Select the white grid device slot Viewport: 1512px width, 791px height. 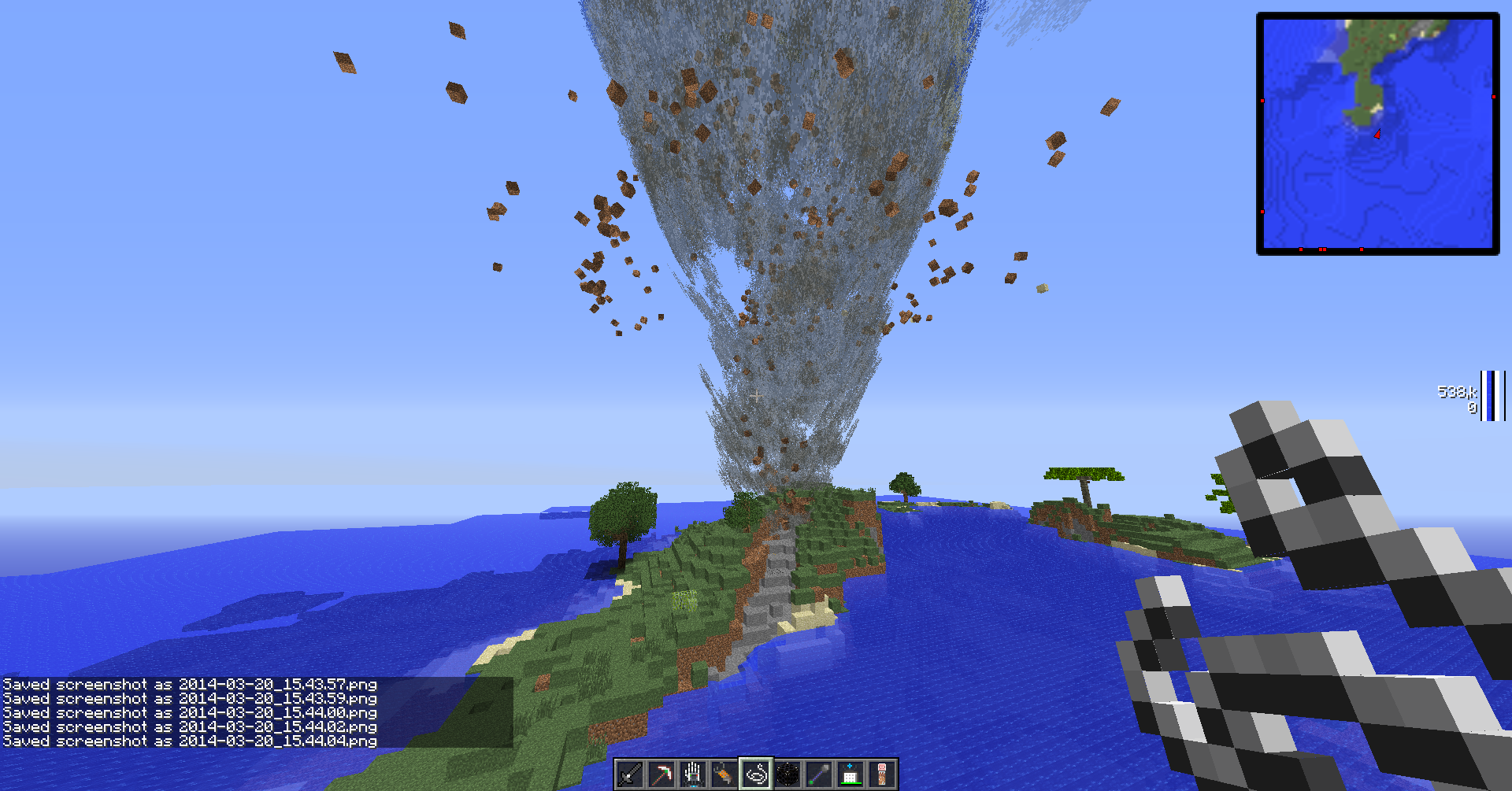[850, 774]
